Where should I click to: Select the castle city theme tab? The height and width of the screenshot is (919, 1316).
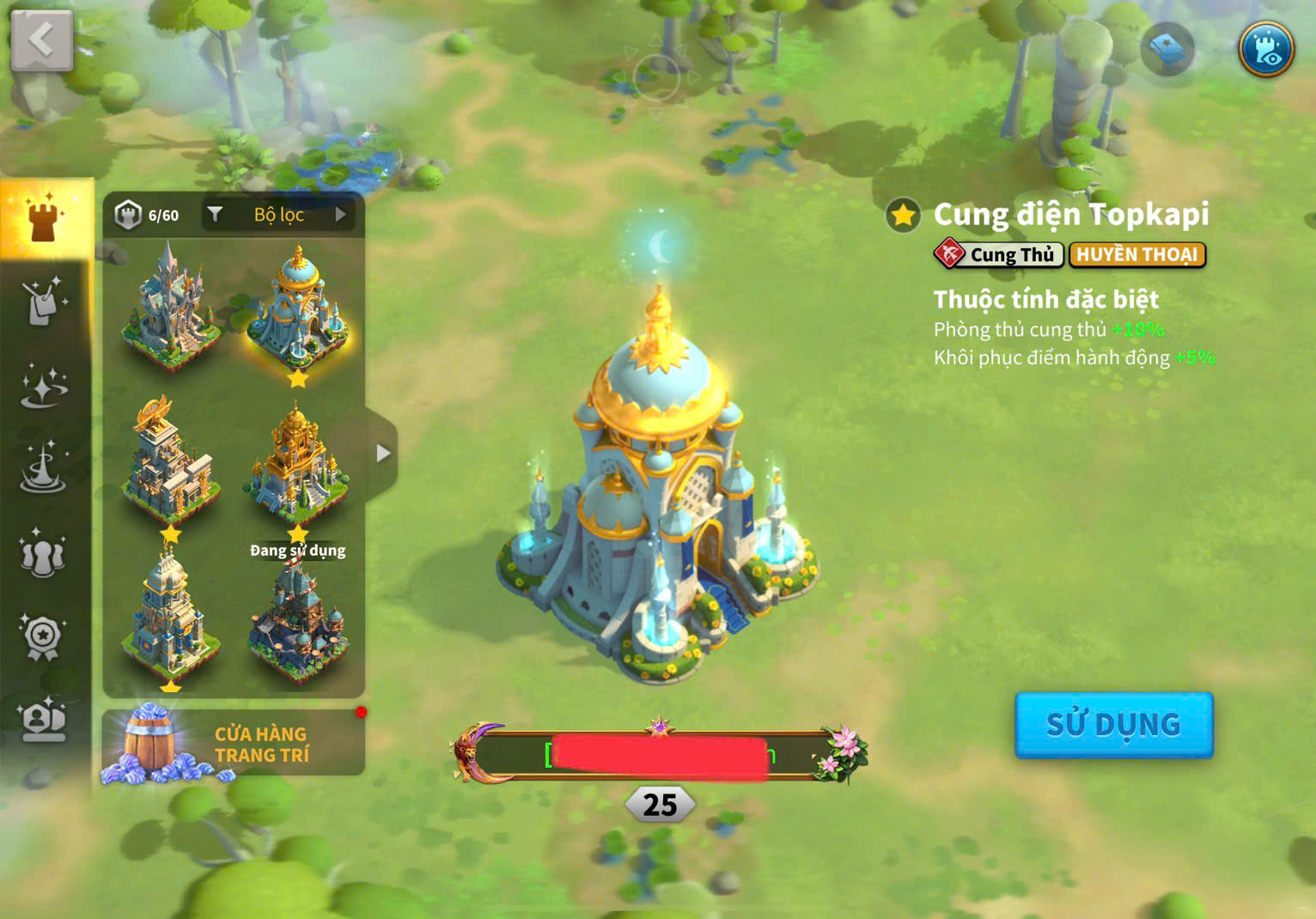pyautogui.click(x=45, y=217)
